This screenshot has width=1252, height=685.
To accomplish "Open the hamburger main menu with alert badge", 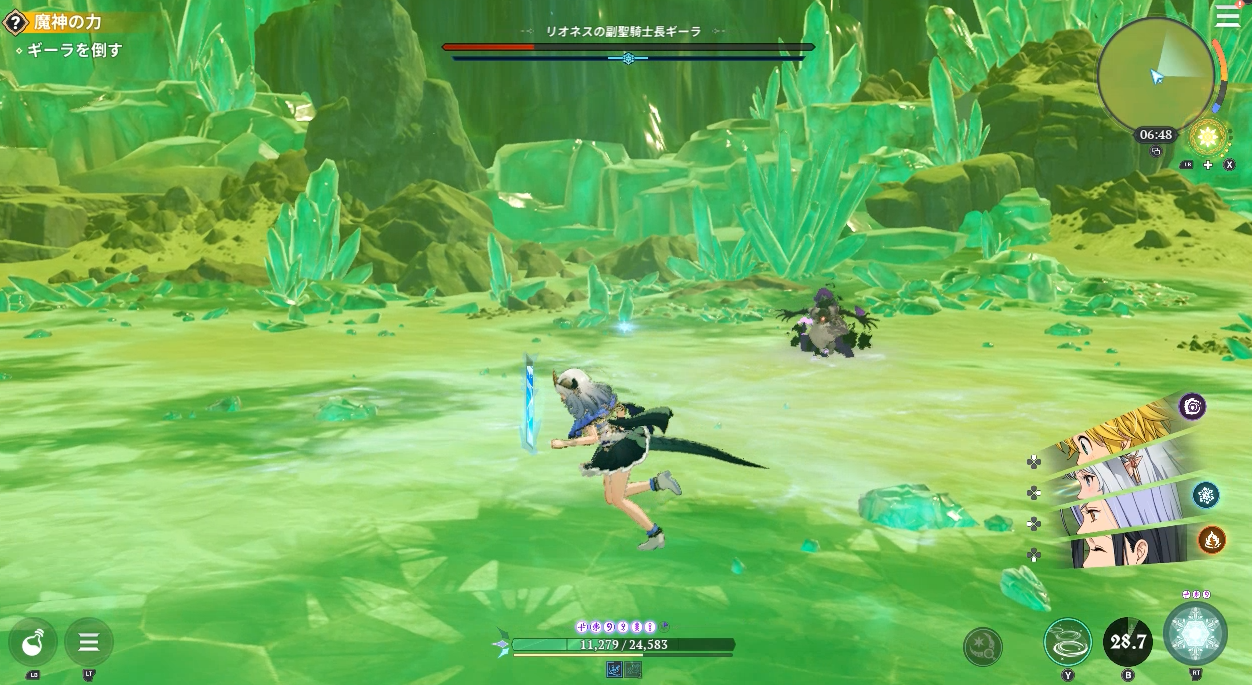I will click(1227, 16).
